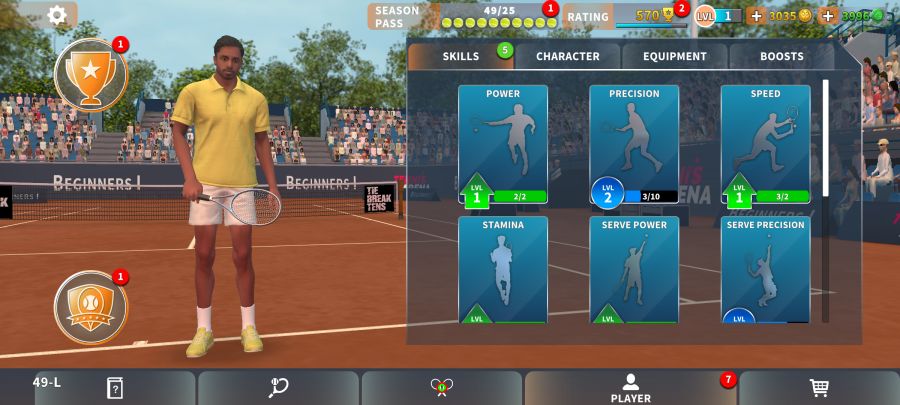Open the settings gear
The image size is (900, 405).
coord(57,15)
